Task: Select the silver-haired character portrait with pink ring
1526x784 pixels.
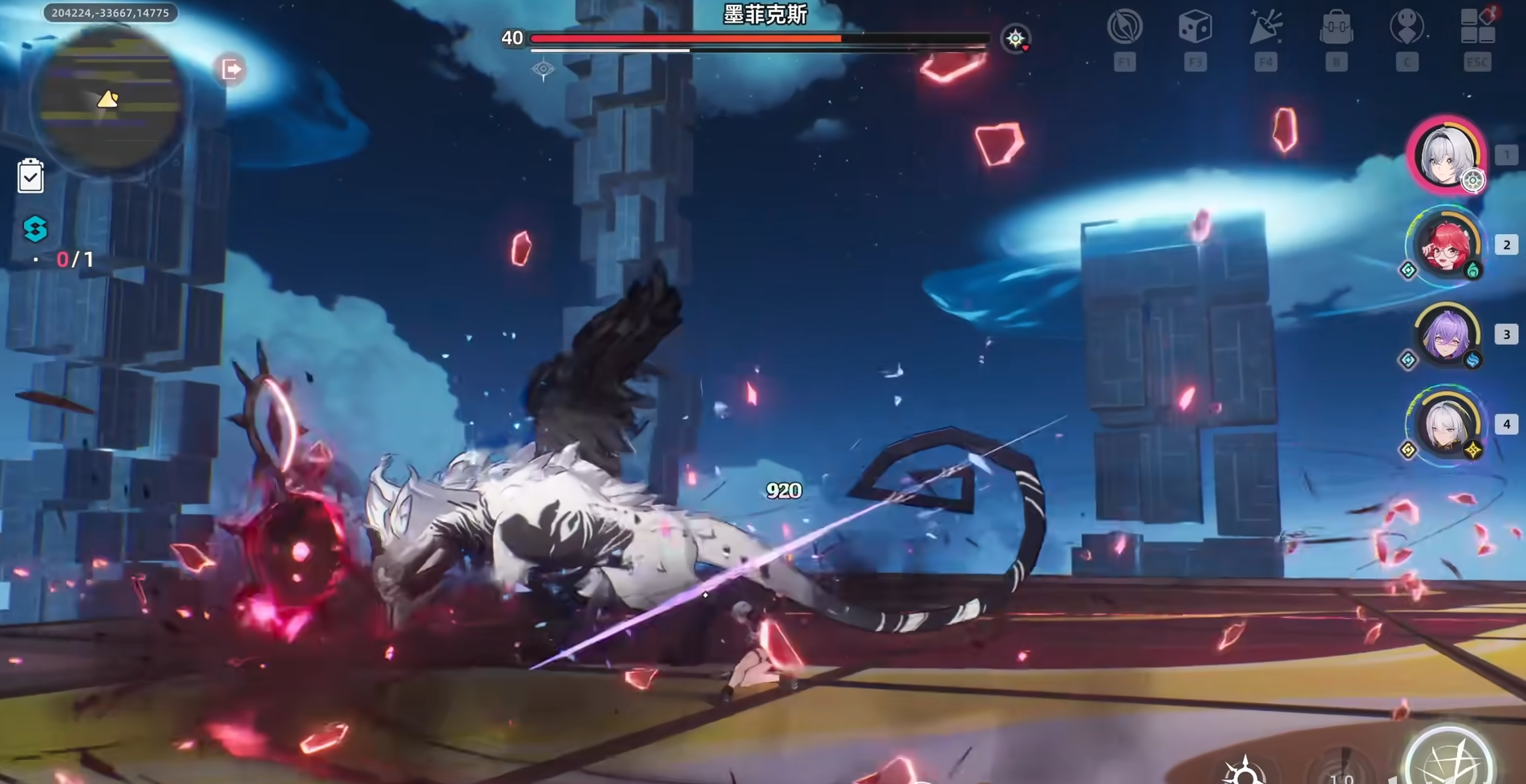Action: pos(1446,156)
